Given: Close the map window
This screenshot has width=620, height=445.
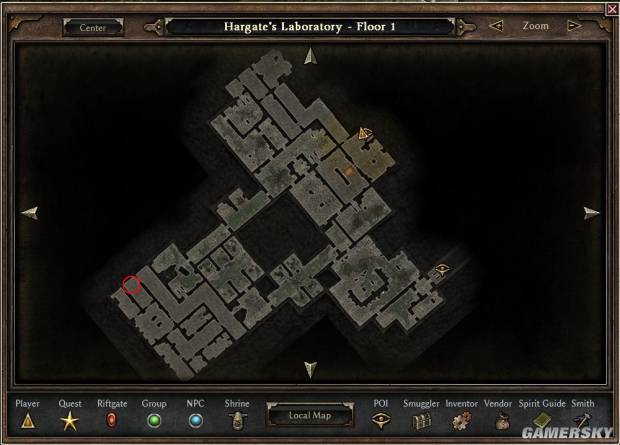Looking at the screenshot, I should point(612,8).
